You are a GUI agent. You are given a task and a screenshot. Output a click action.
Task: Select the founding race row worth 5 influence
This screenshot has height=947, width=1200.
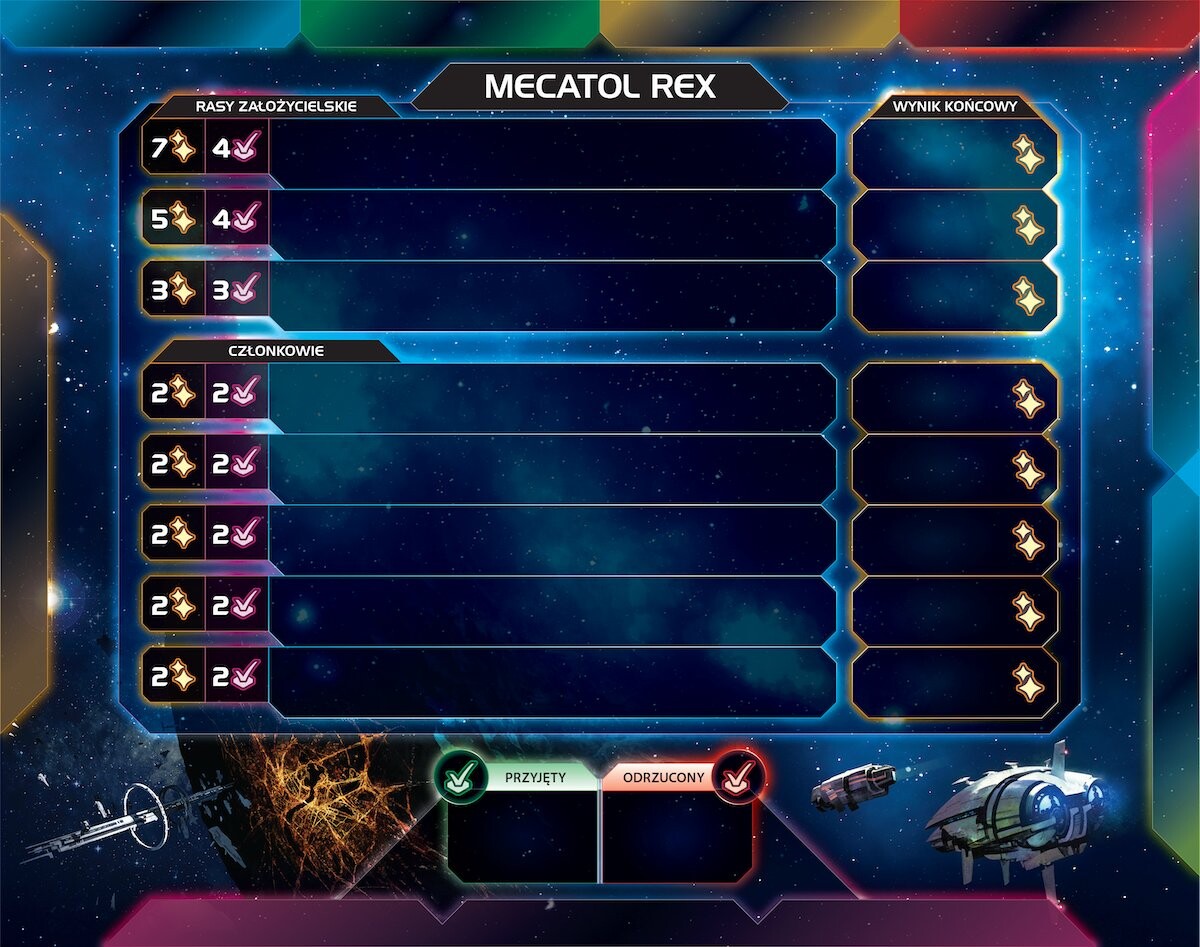point(550,224)
